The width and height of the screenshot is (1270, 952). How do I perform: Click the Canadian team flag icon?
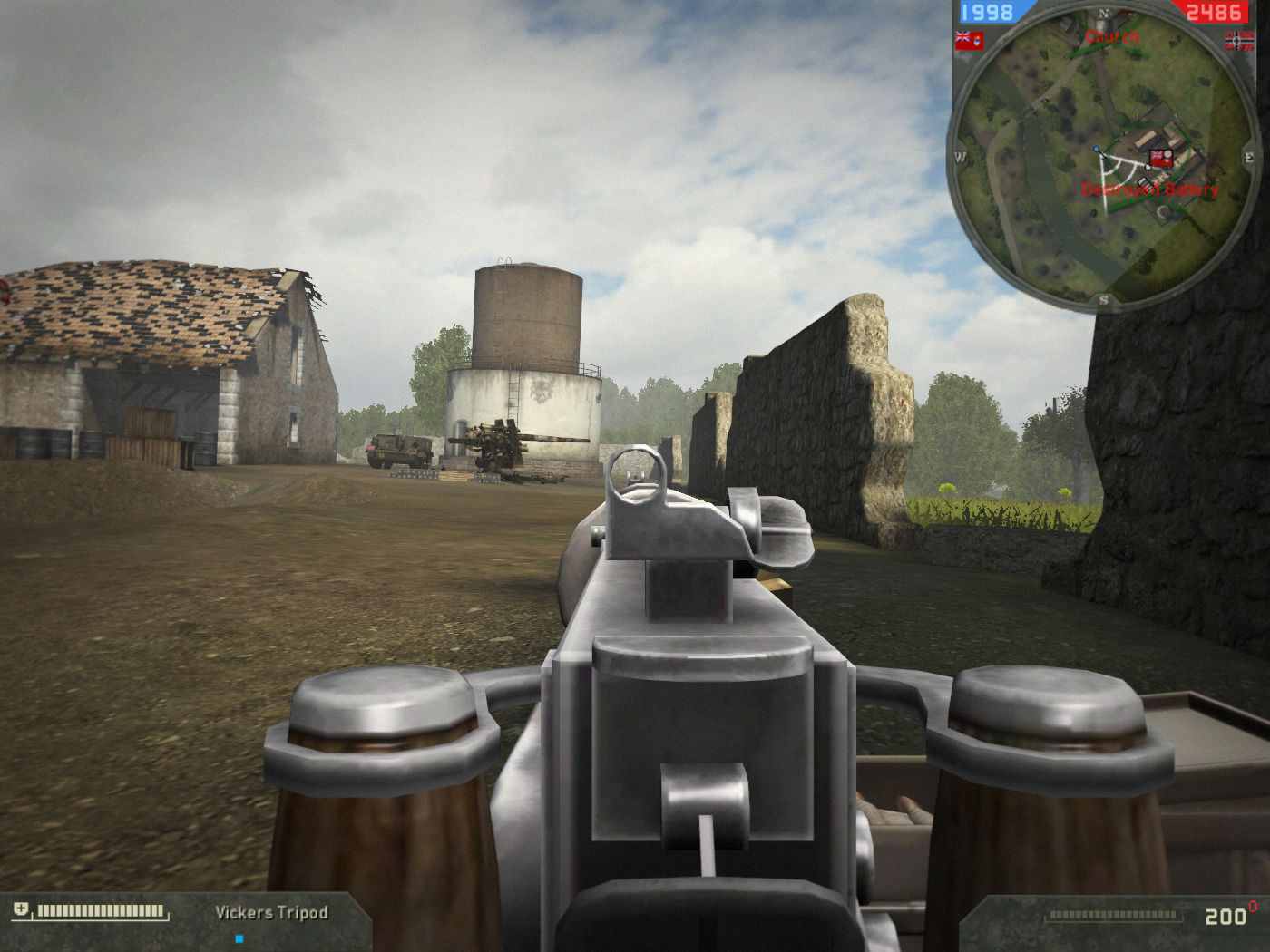pos(969,41)
